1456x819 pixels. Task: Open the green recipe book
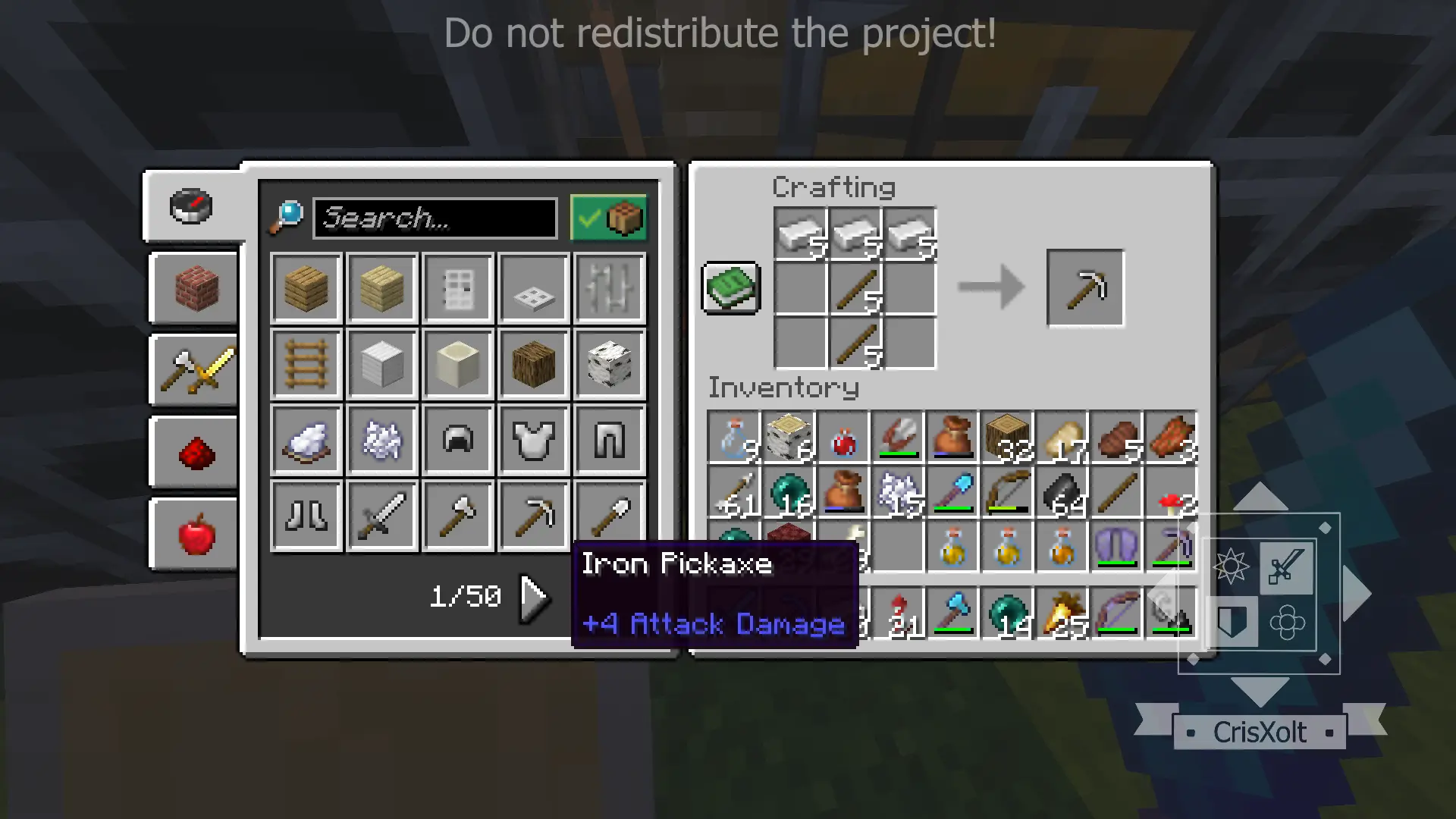(x=731, y=288)
